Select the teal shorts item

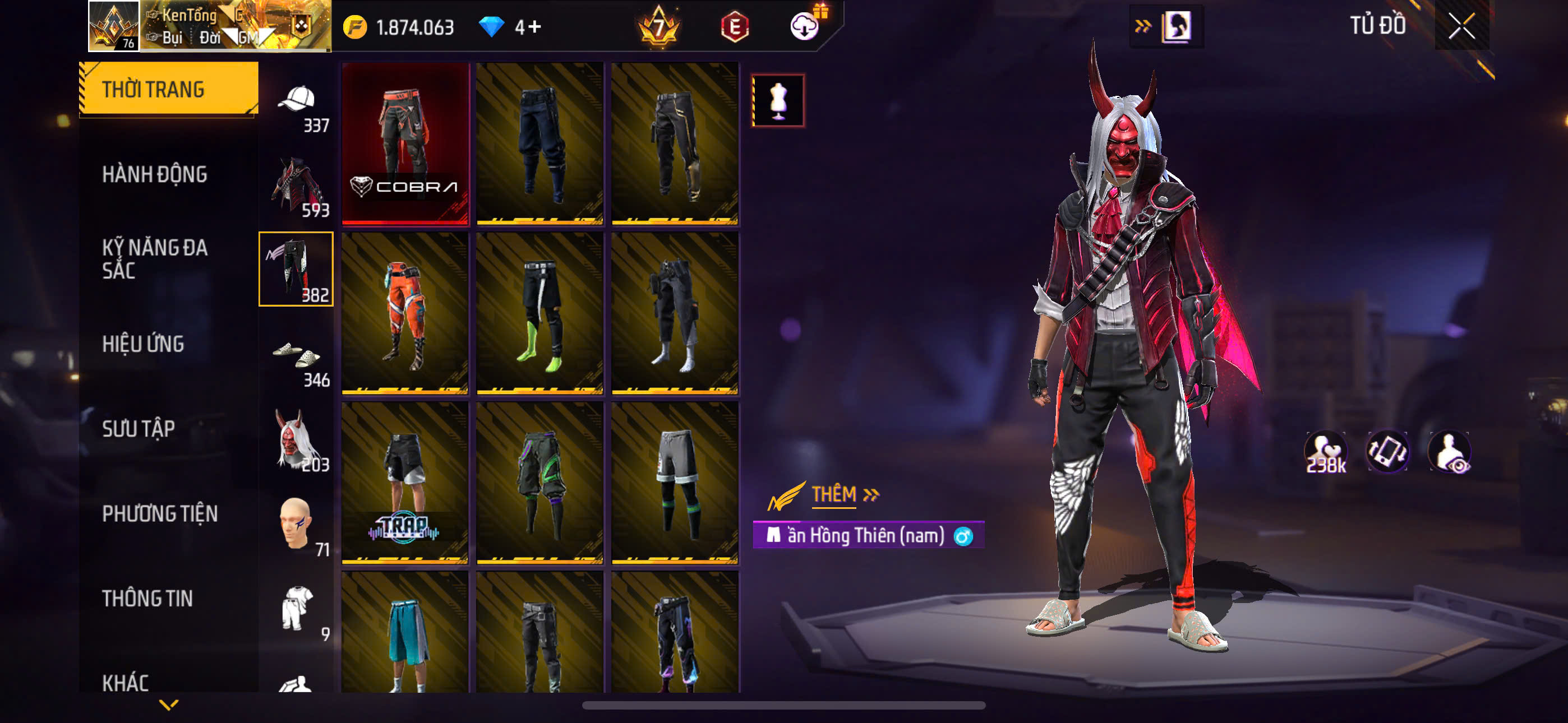click(405, 633)
